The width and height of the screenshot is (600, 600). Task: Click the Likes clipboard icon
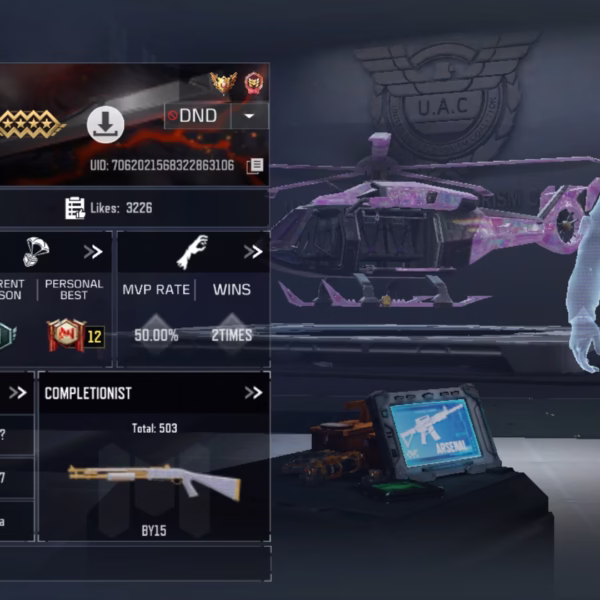click(x=75, y=208)
